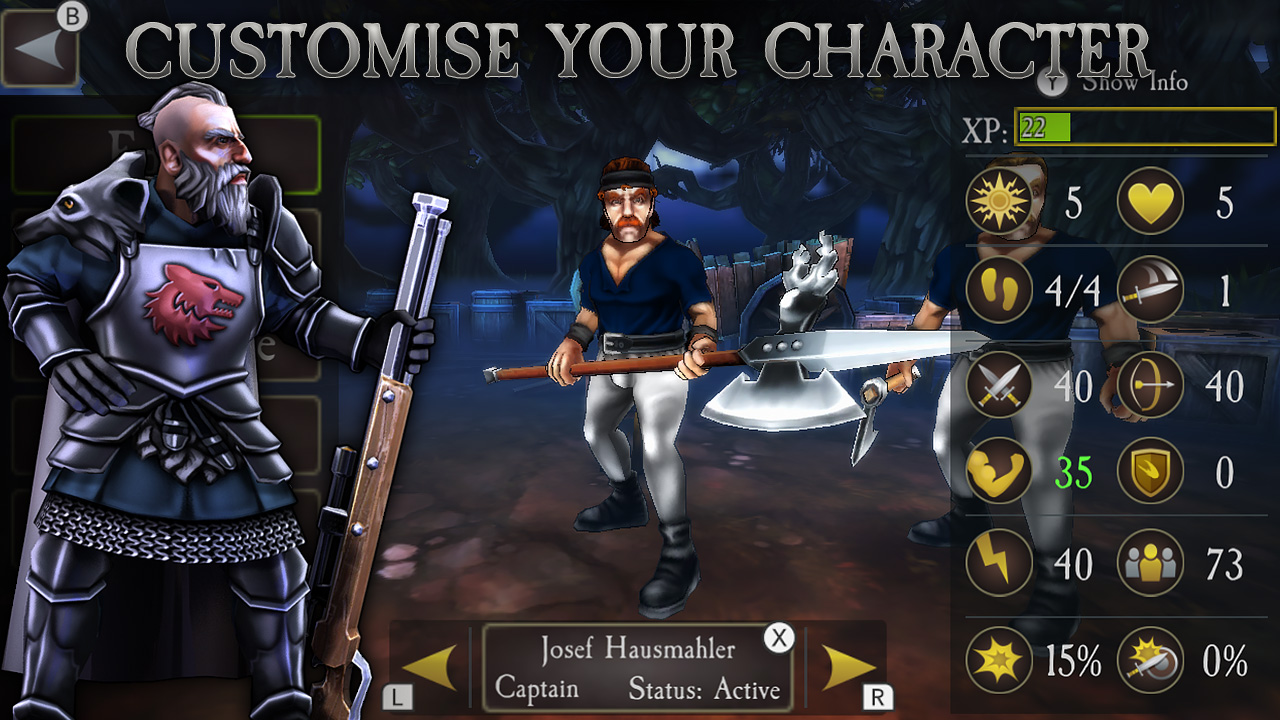The width and height of the screenshot is (1280, 720).
Task: Click the burst critical icon showing 15%
Action: tap(997, 659)
